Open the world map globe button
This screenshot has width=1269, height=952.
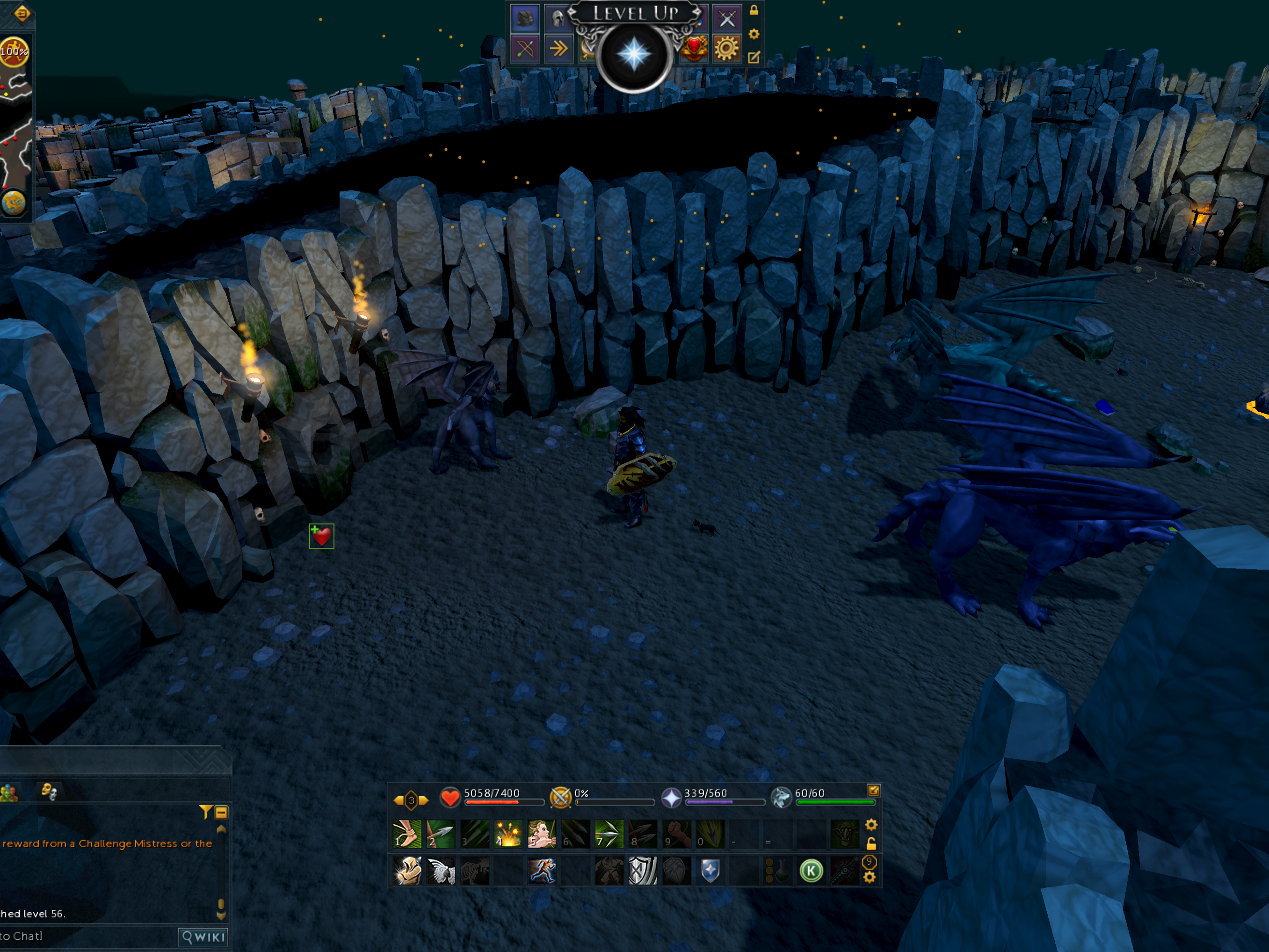pyautogui.click(x=14, y=202)
